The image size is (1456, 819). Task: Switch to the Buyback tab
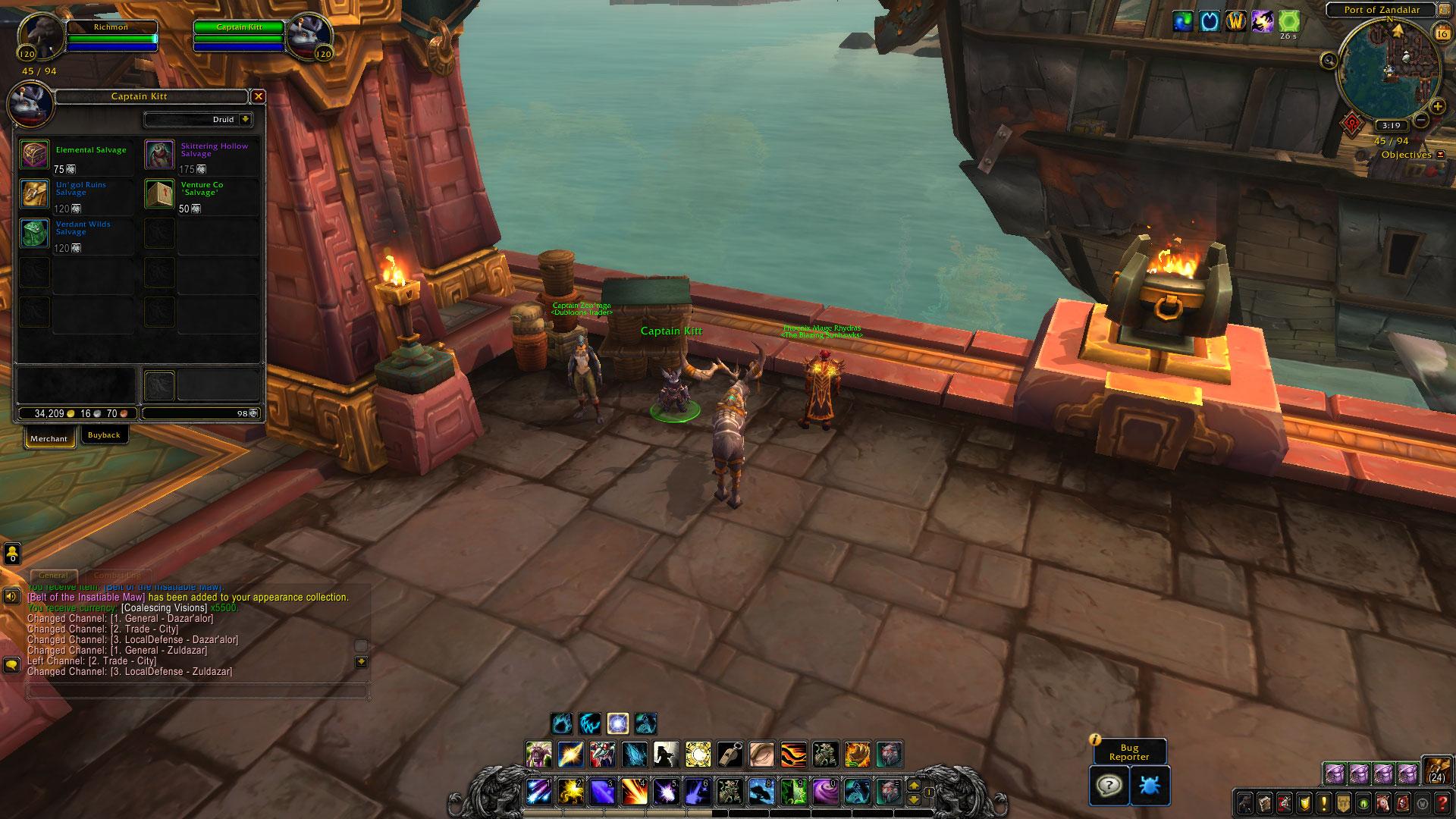coord(104,435)
